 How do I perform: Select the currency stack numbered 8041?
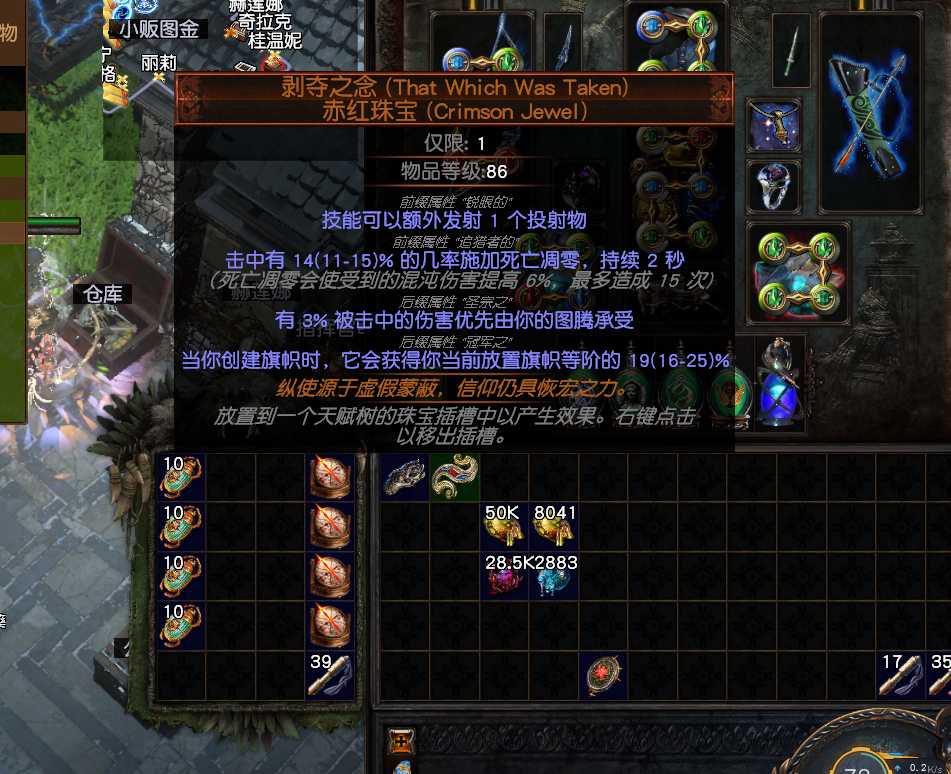coord(553,528)
